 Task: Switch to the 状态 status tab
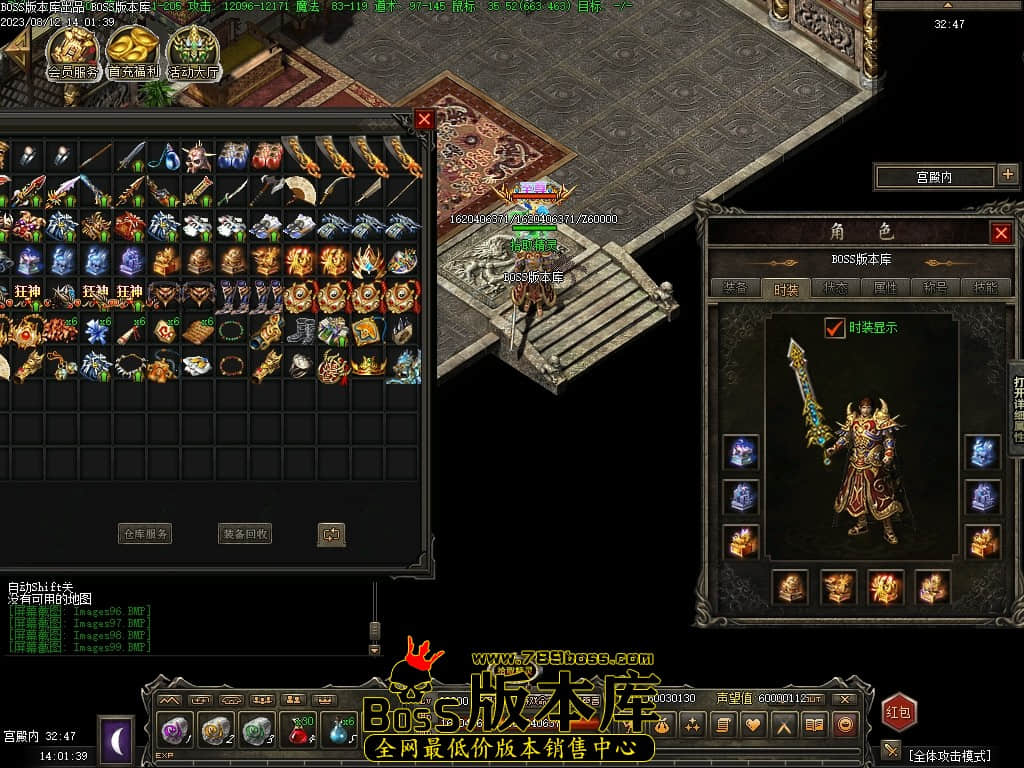click(x=835, y=288)
